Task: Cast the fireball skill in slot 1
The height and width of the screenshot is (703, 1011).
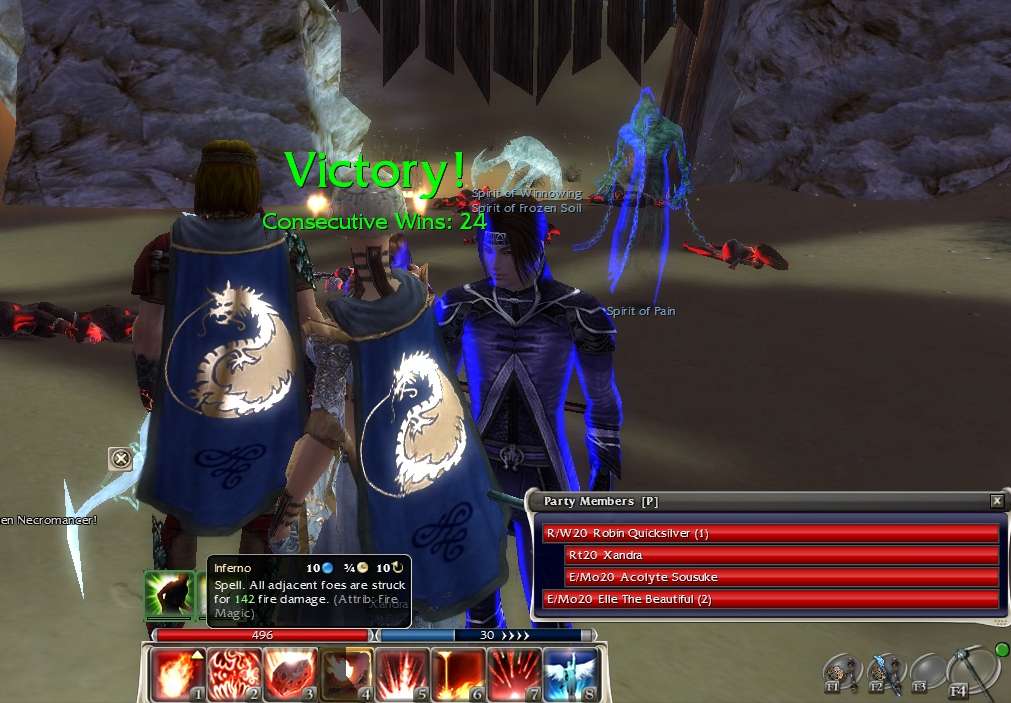Action: pyautogui.click(x=178, y=675)
